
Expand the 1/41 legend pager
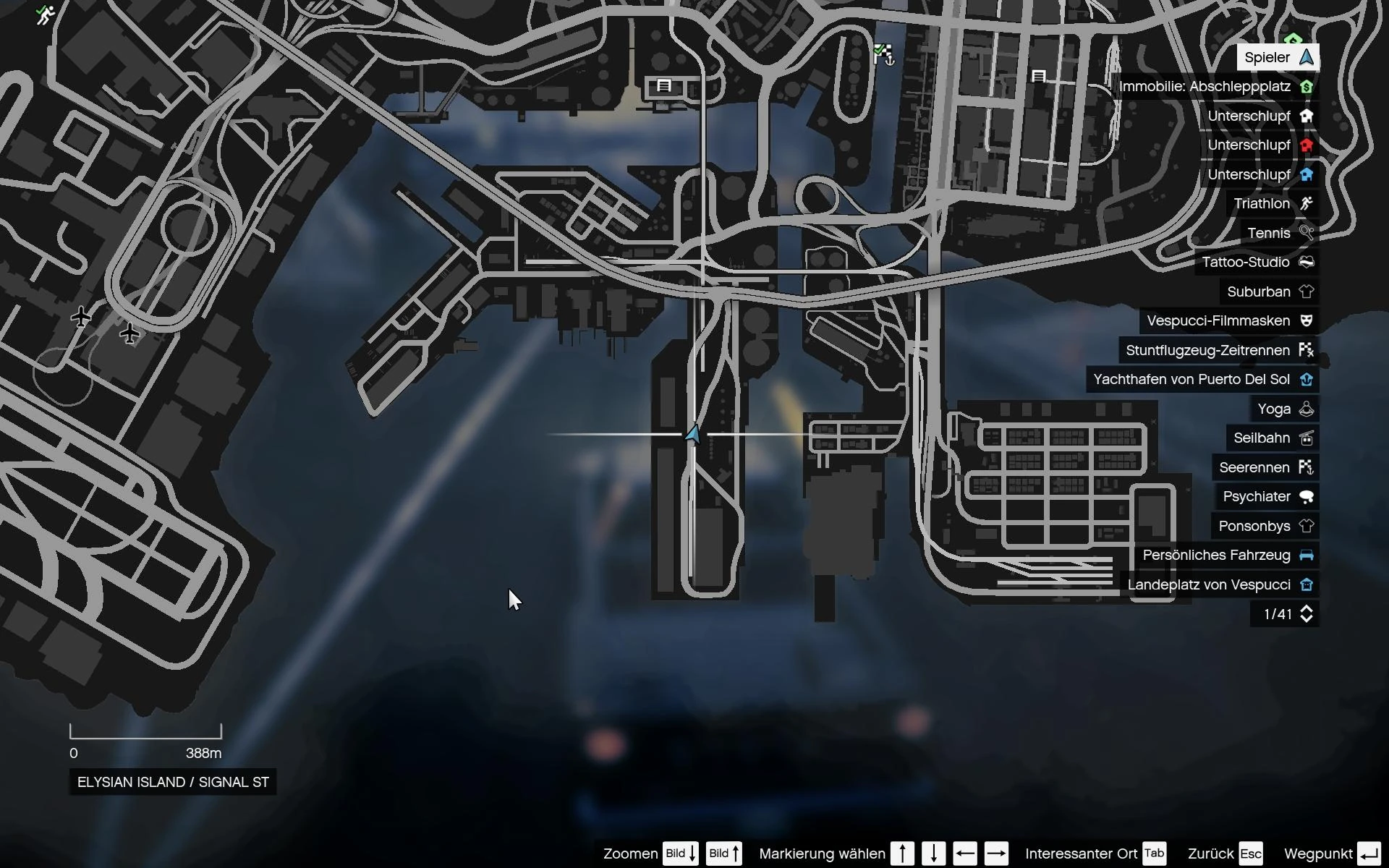tap(1307, 613)
